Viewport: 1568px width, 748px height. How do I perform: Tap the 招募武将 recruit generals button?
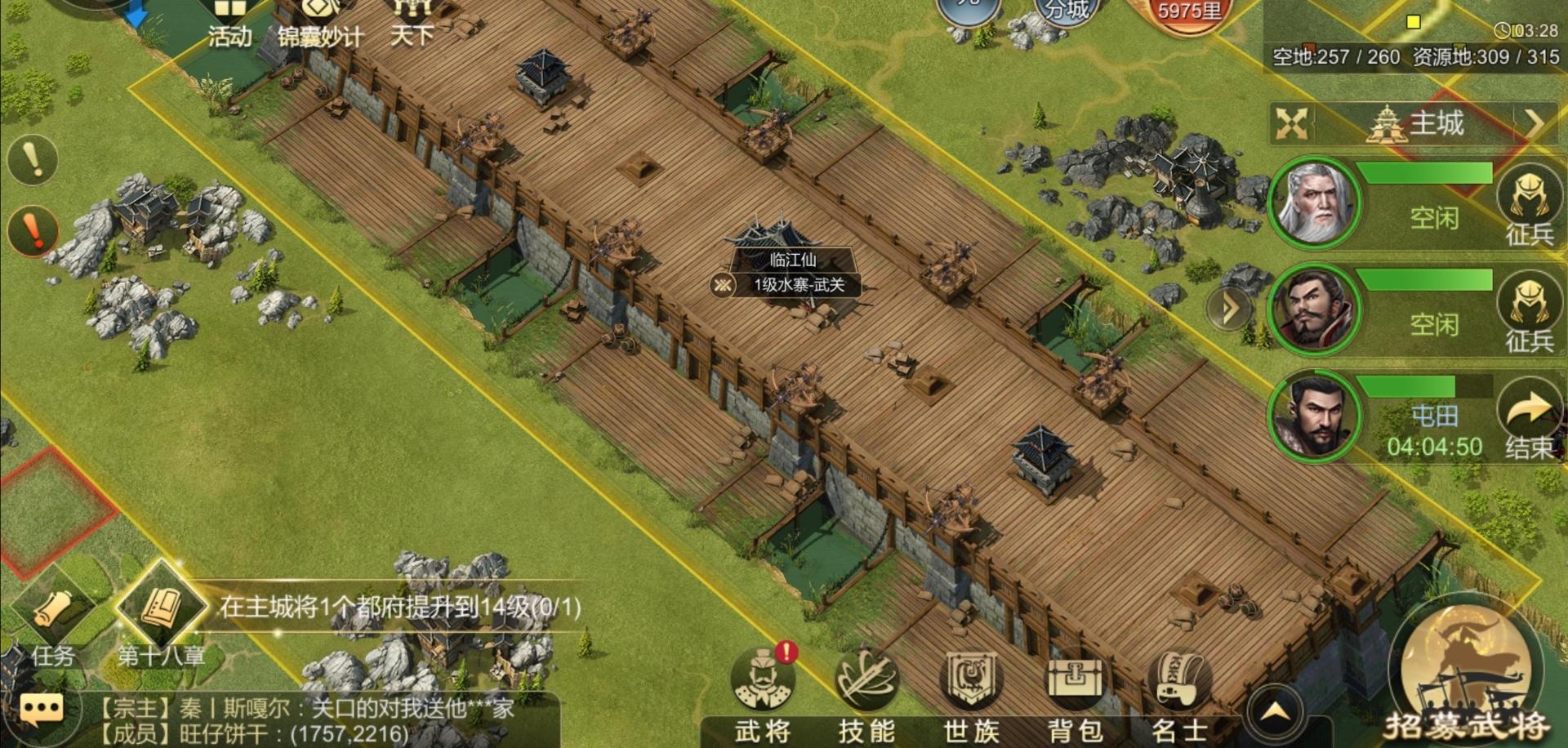pos(1465,678)
